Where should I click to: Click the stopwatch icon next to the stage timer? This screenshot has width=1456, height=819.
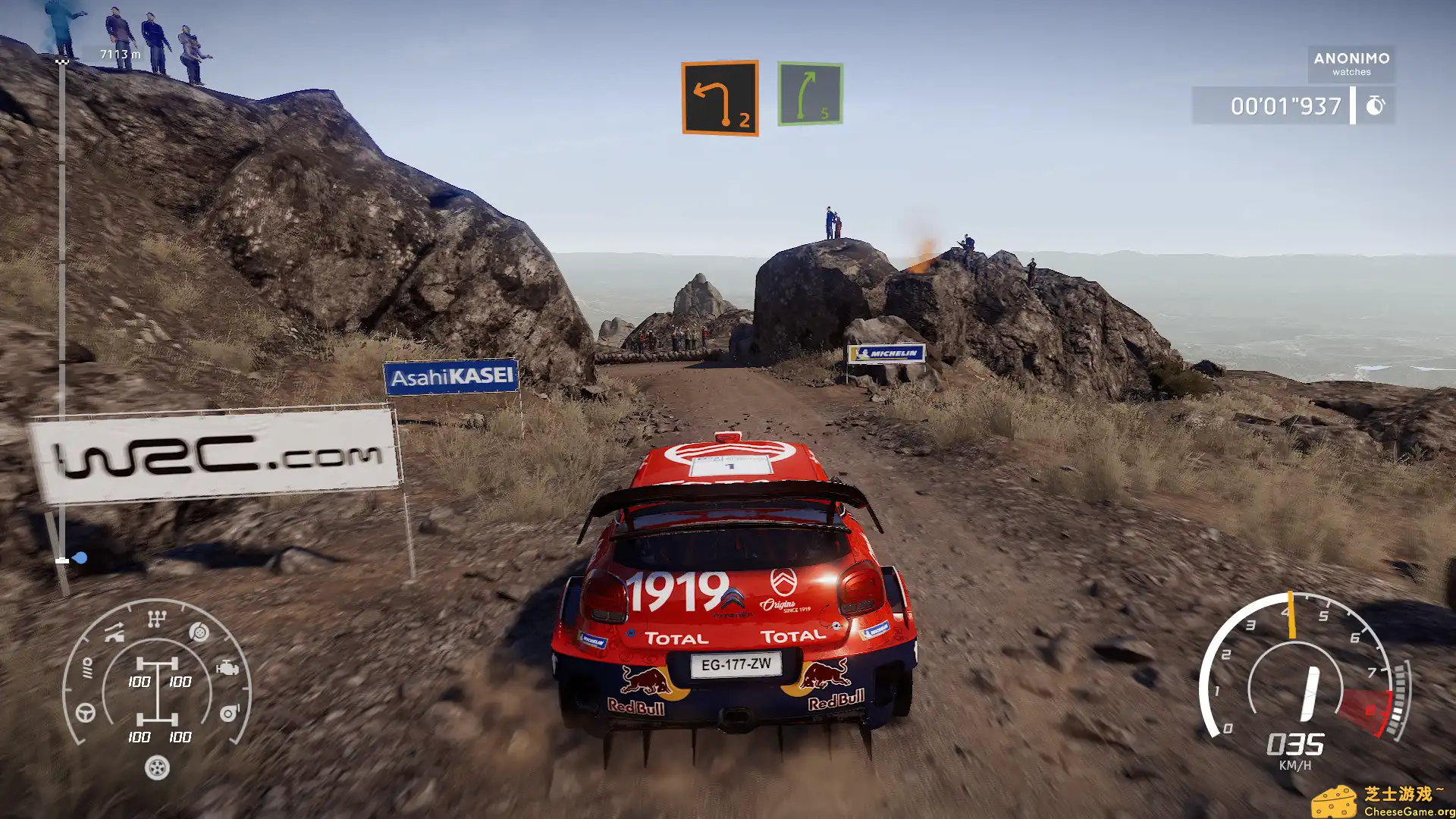[1377, 106]
